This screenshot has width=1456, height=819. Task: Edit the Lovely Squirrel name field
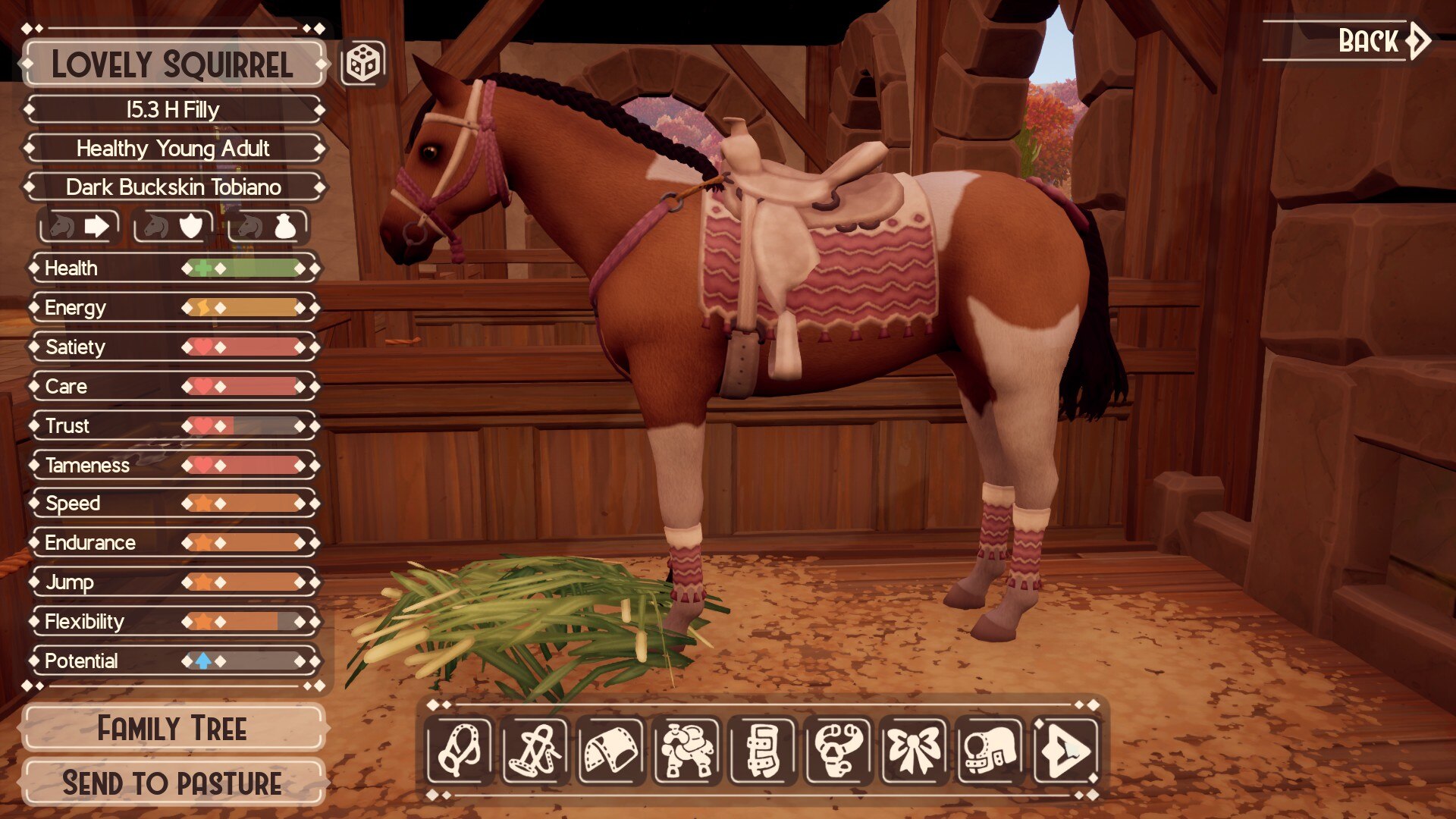tap(173, 64)
